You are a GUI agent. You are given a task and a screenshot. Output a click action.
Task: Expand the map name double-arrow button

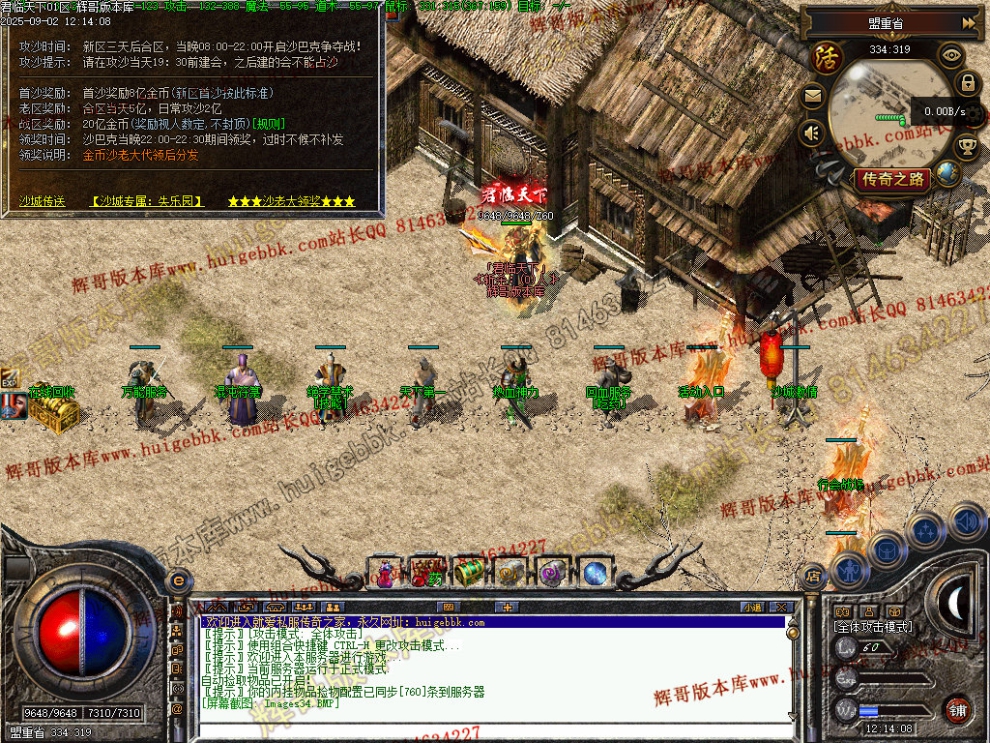[x=968, y=22]
